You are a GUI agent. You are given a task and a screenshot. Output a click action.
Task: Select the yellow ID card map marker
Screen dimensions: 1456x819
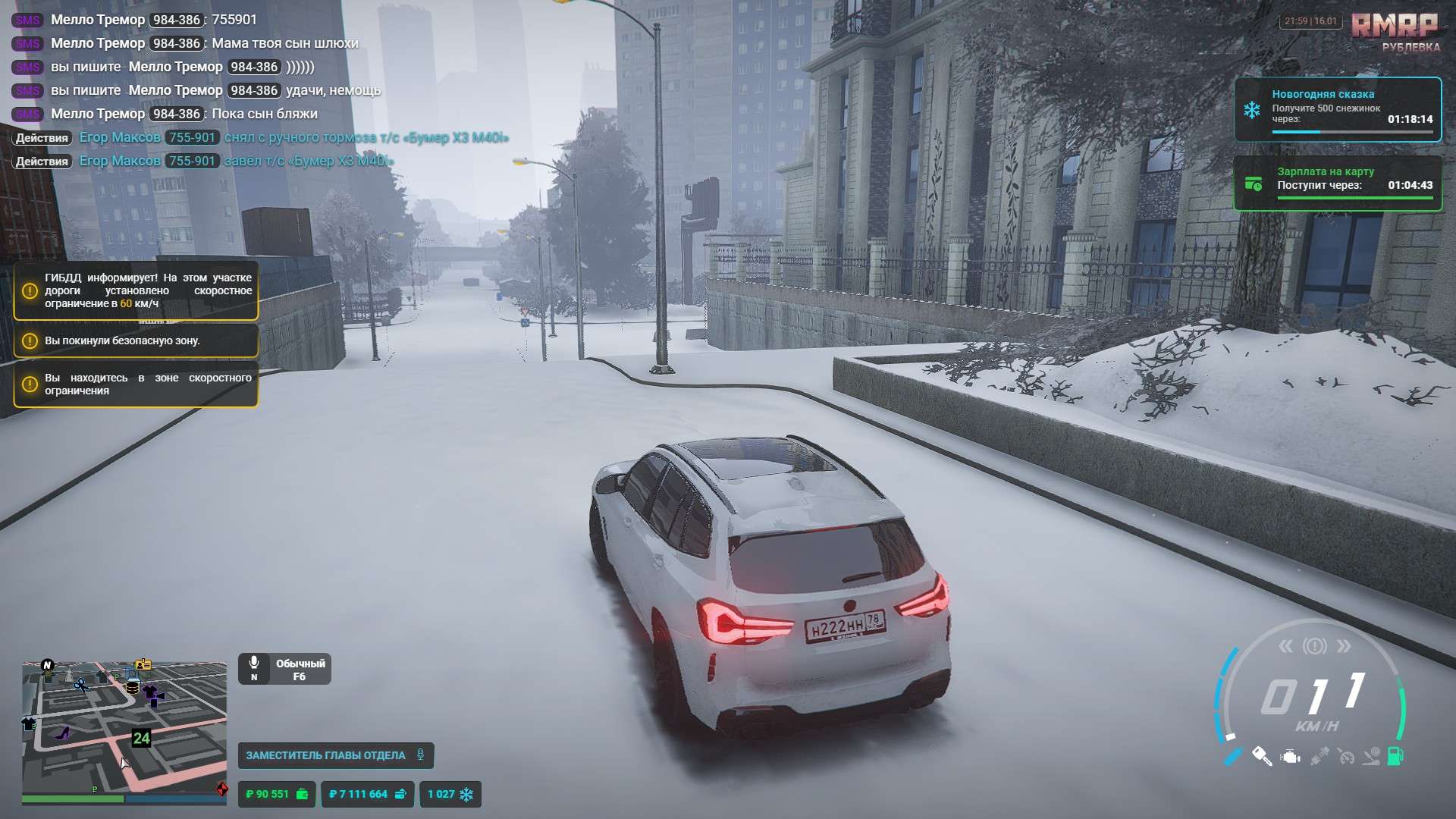(x=143, y=665)
